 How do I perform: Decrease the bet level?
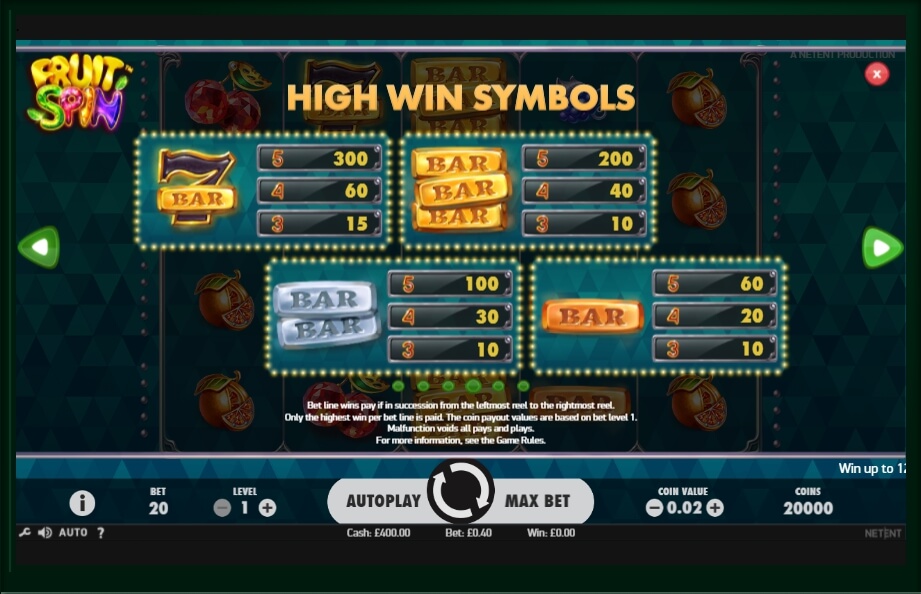pos(222,507)
